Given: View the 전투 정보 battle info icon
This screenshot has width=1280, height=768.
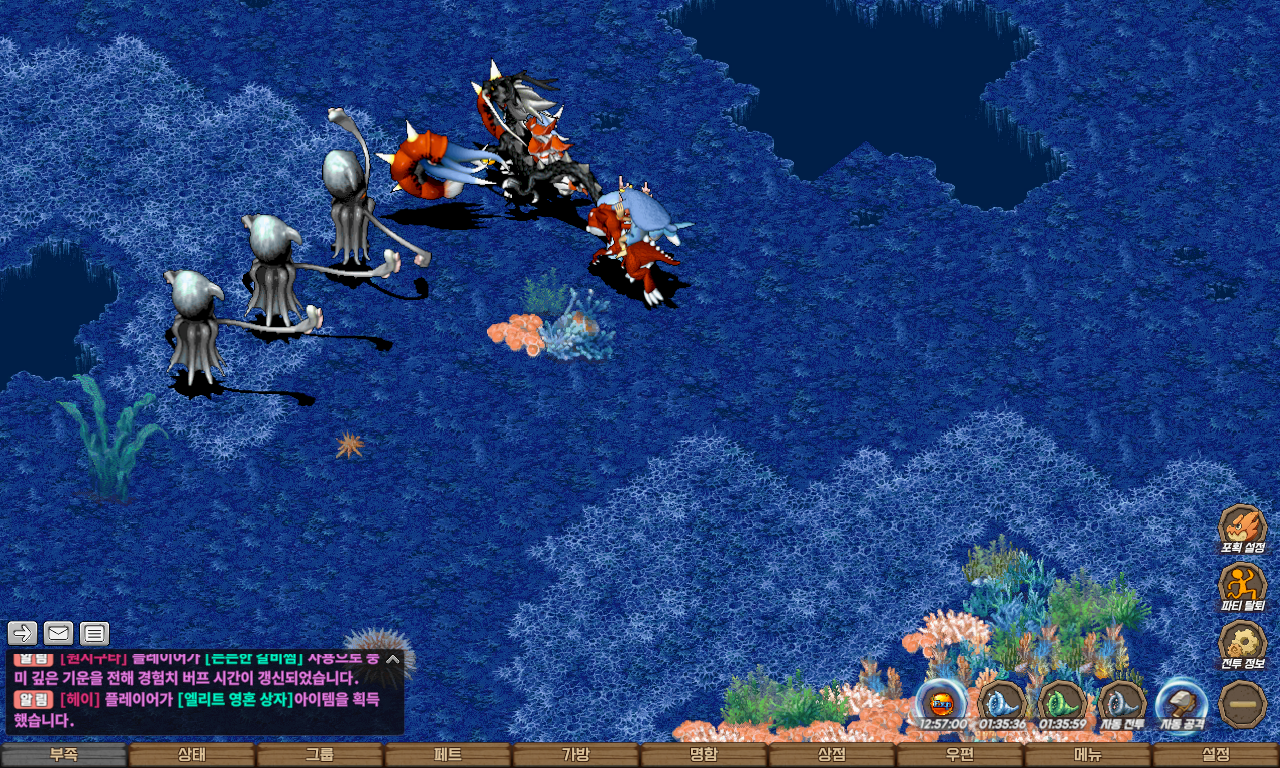Looking at the screenshot, I should [1243, 643].
